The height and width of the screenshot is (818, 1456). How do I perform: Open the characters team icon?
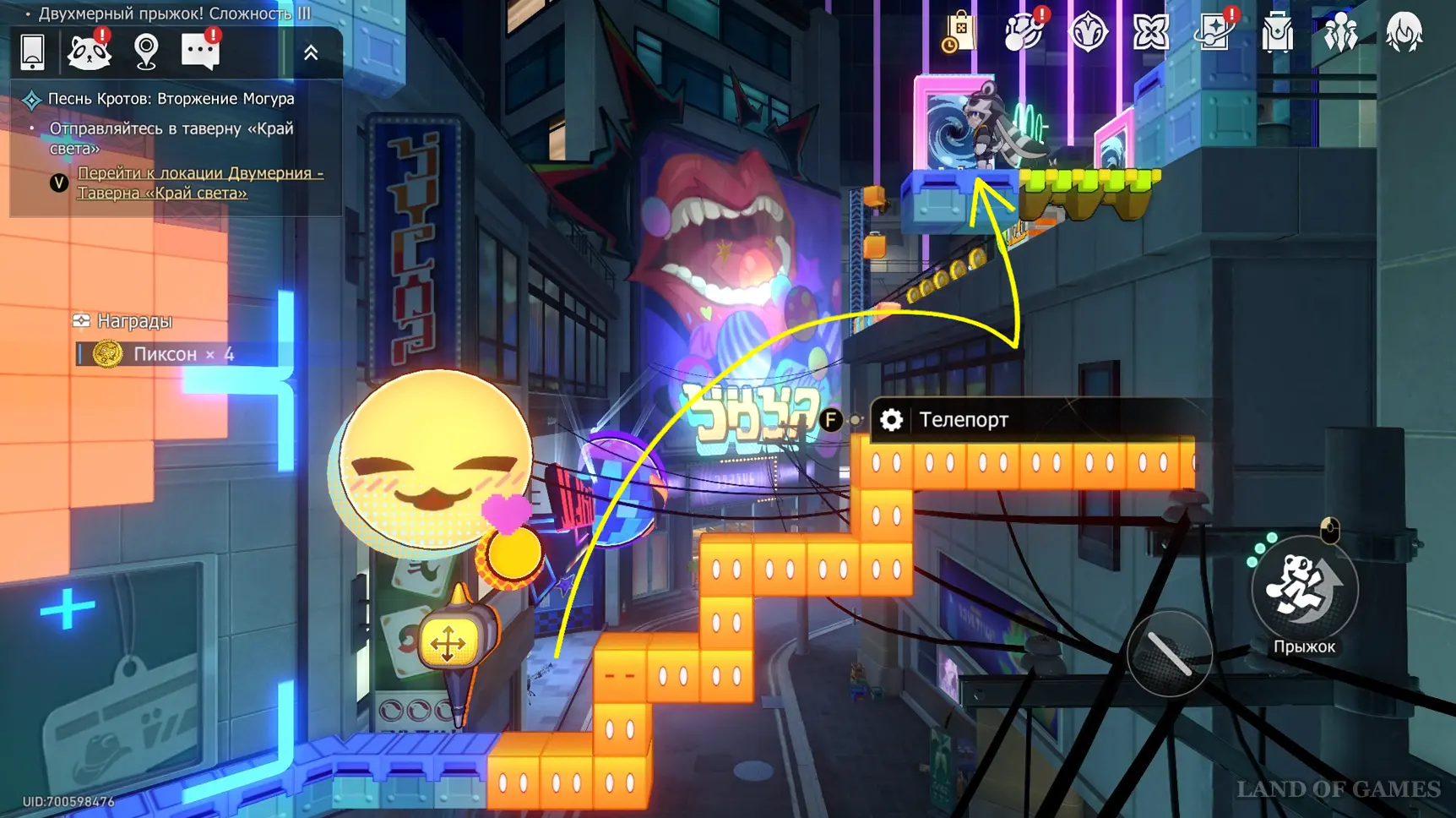tap(1340, 34)
